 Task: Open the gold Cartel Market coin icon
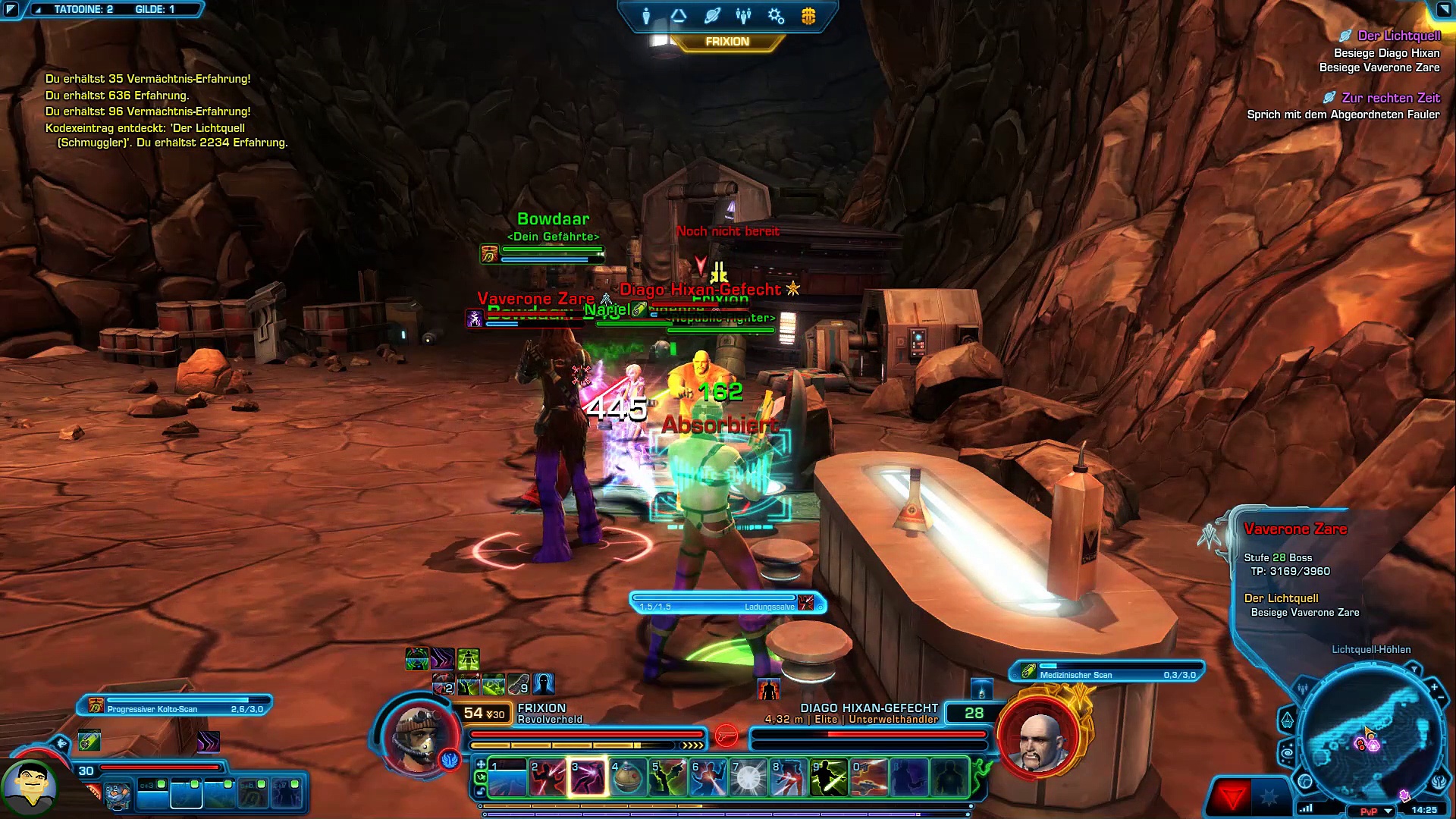[808, 16]
